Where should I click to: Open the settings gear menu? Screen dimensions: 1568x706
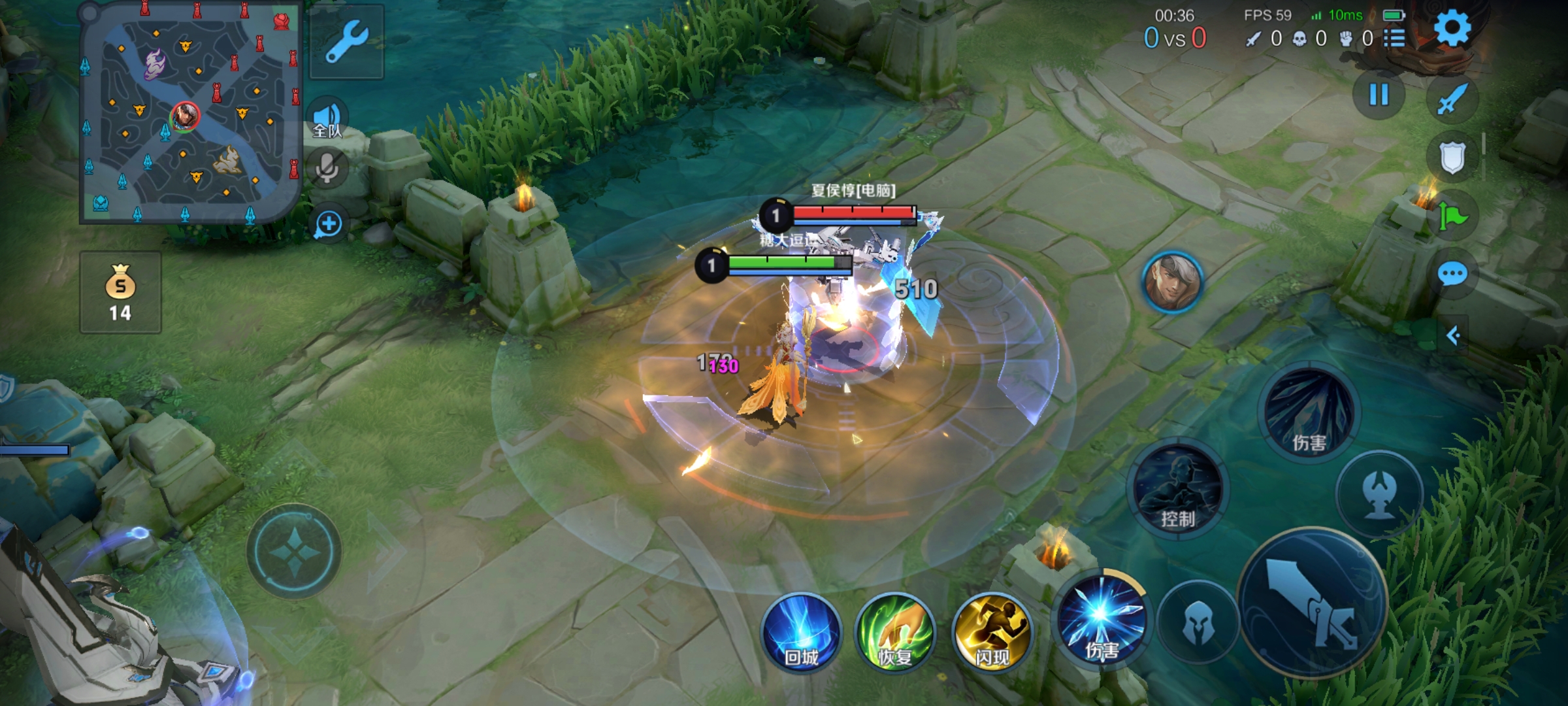coord(1452,28)
